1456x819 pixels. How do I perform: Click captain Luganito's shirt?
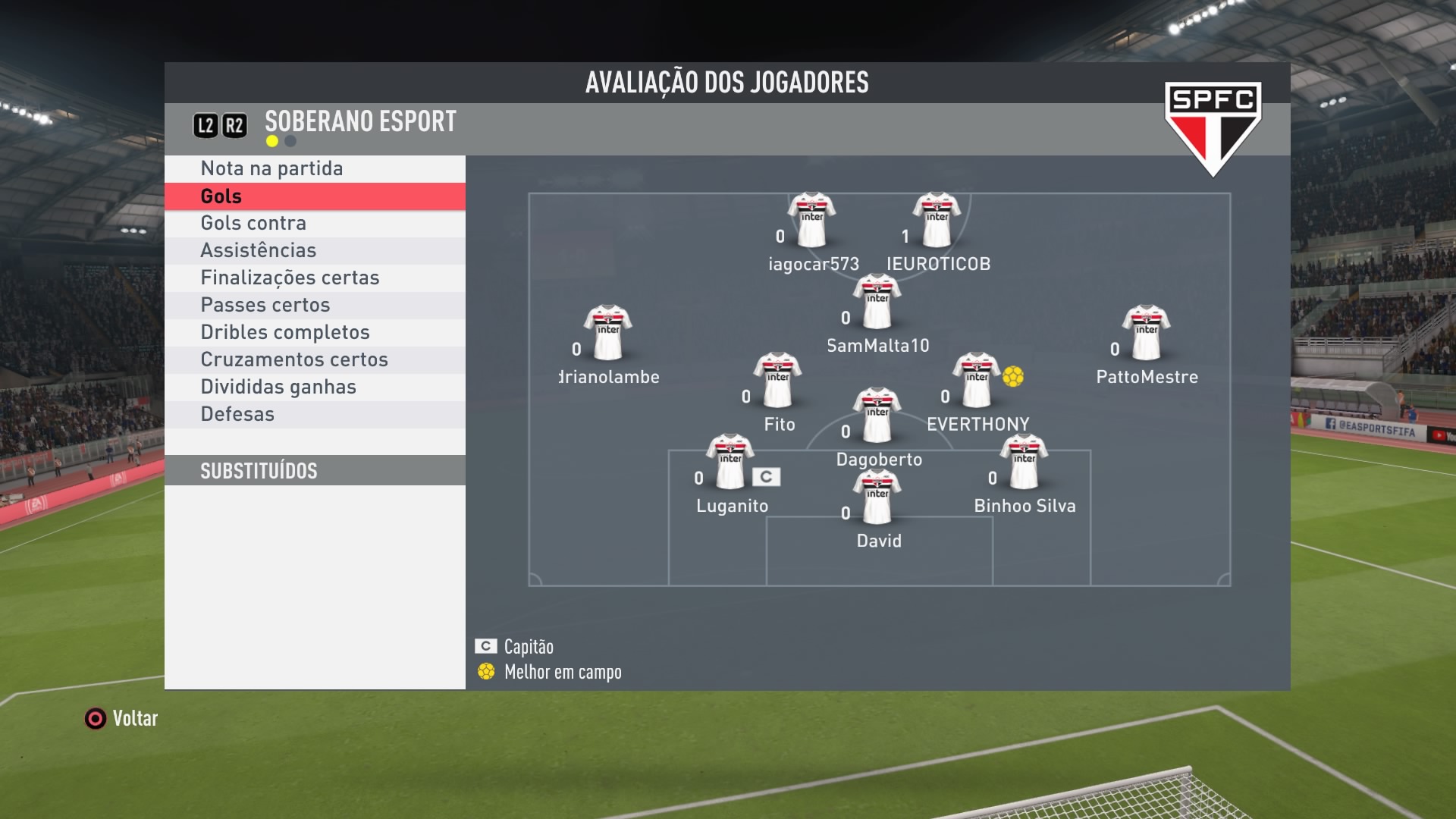coord(730,462)
